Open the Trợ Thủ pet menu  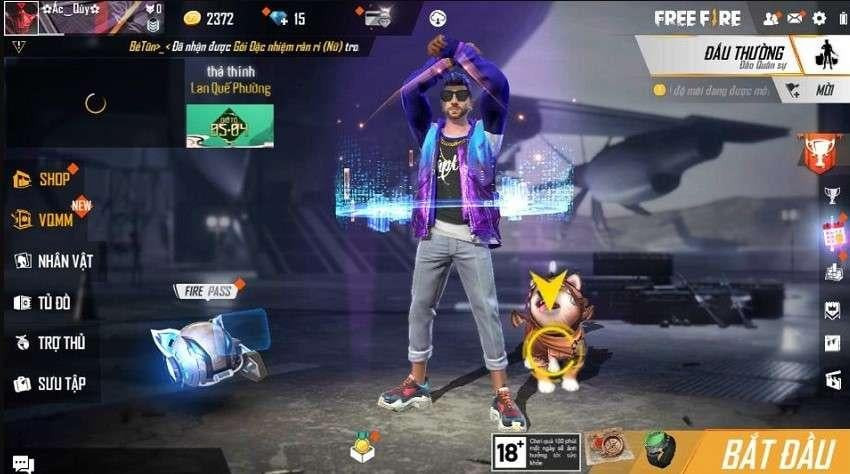(x=50, y=342)
